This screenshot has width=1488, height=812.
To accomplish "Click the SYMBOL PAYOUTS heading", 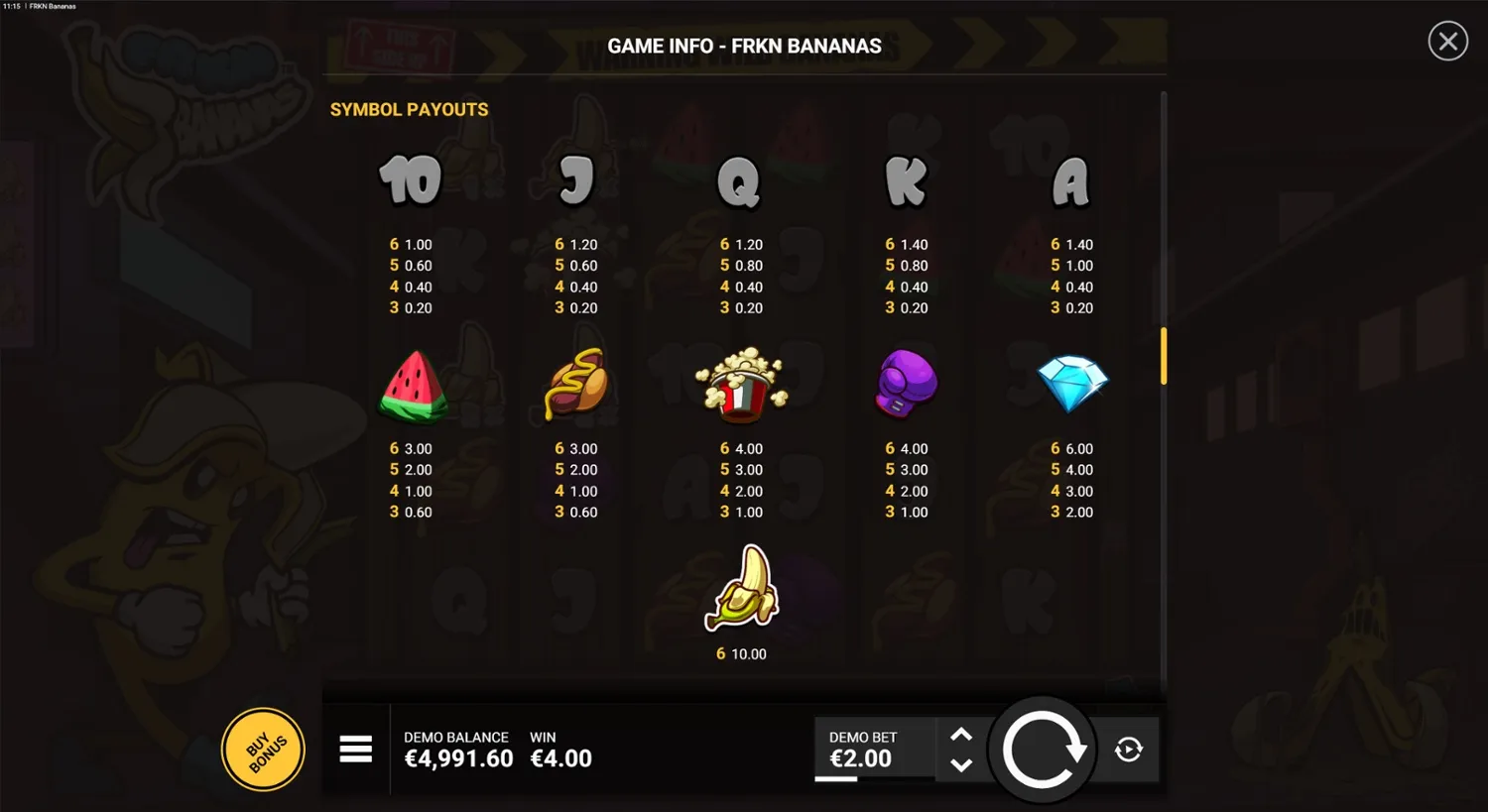I will pos(409,109).
